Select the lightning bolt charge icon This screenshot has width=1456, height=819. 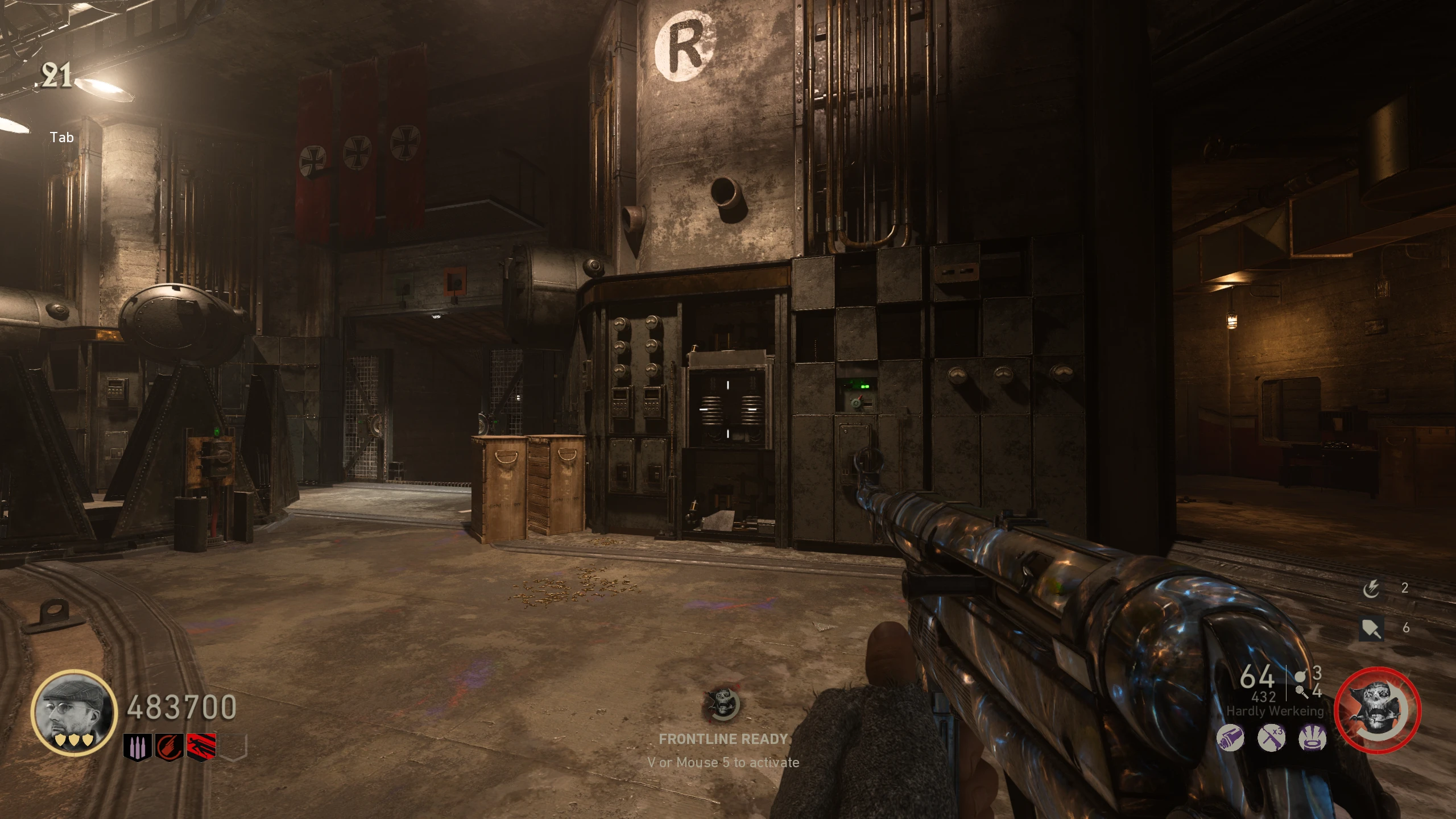tap(1371, 589)
